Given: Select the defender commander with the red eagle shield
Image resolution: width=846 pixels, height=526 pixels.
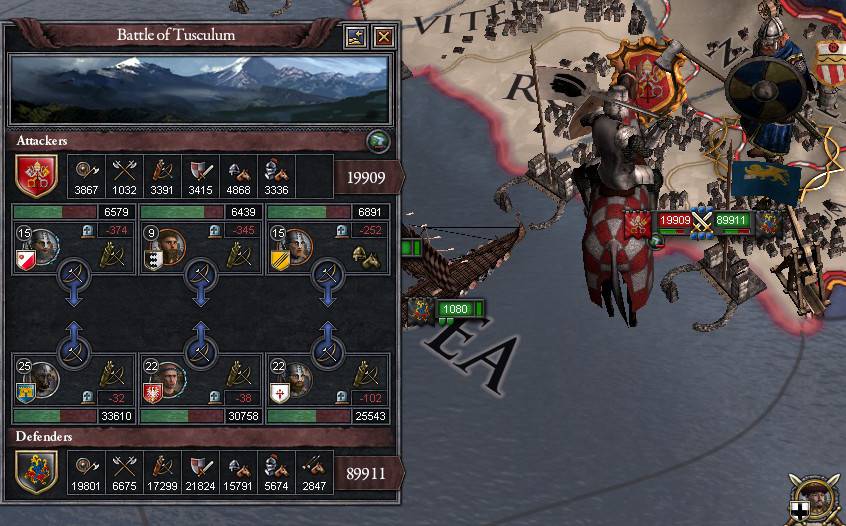Looking at the screenshot, I should tap(169, 379).
